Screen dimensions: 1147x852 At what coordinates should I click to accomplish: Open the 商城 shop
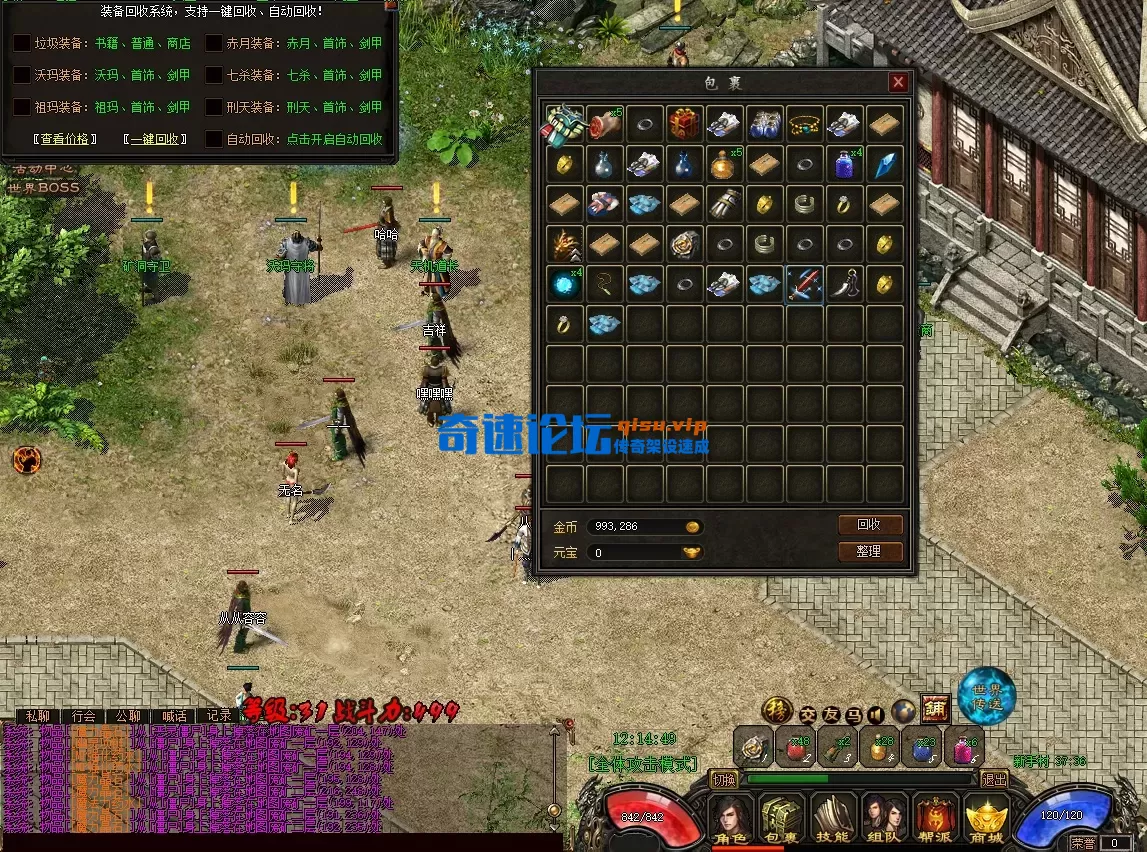tap(987, 820)
